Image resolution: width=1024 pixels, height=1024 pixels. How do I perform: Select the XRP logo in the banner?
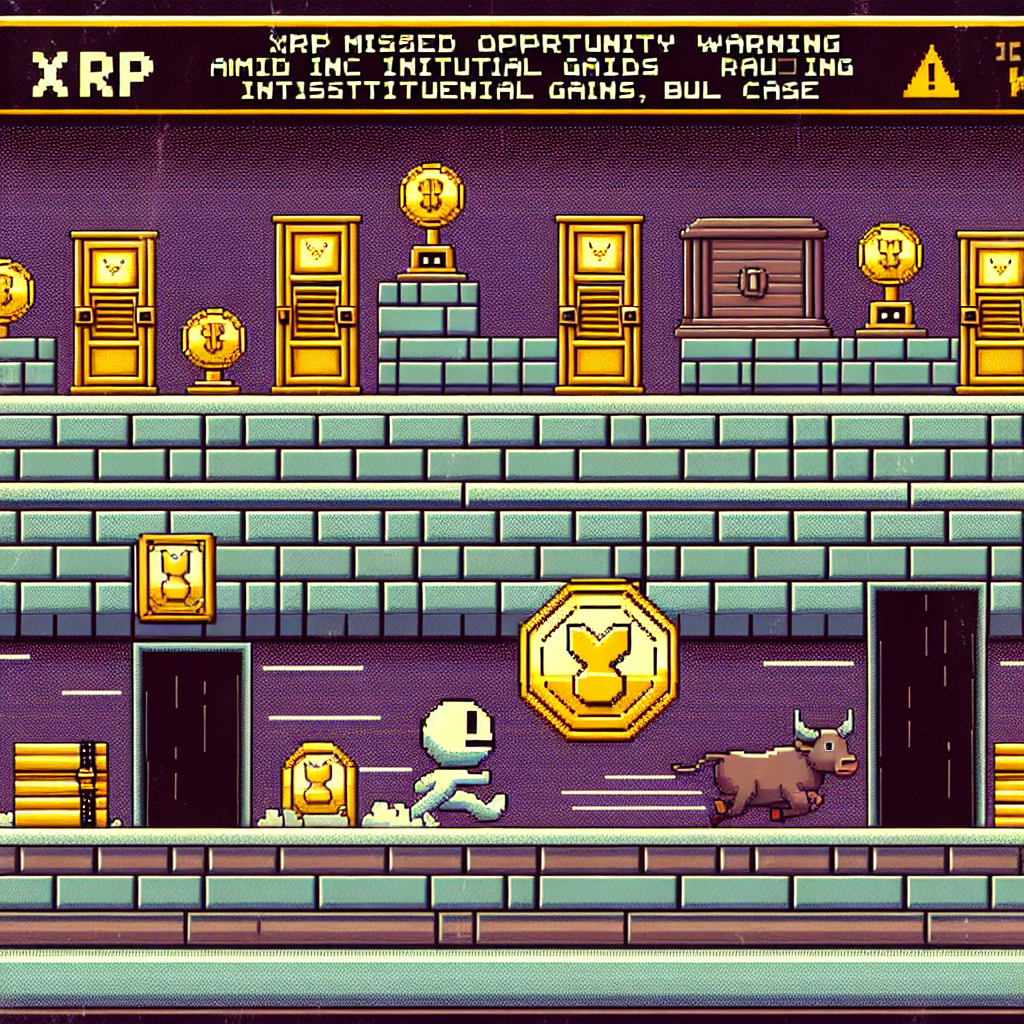click(x=93, y=70)
